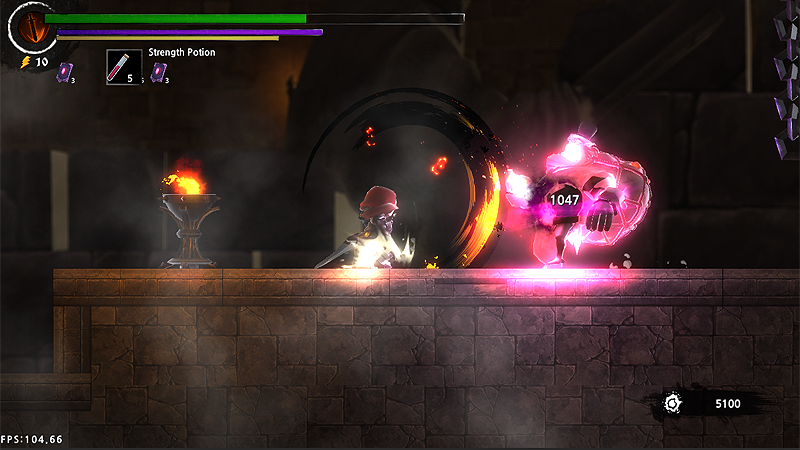Screen dimensions: 800x450
Task: Click the sword emblem portrait icon
Action: [32, 28]
